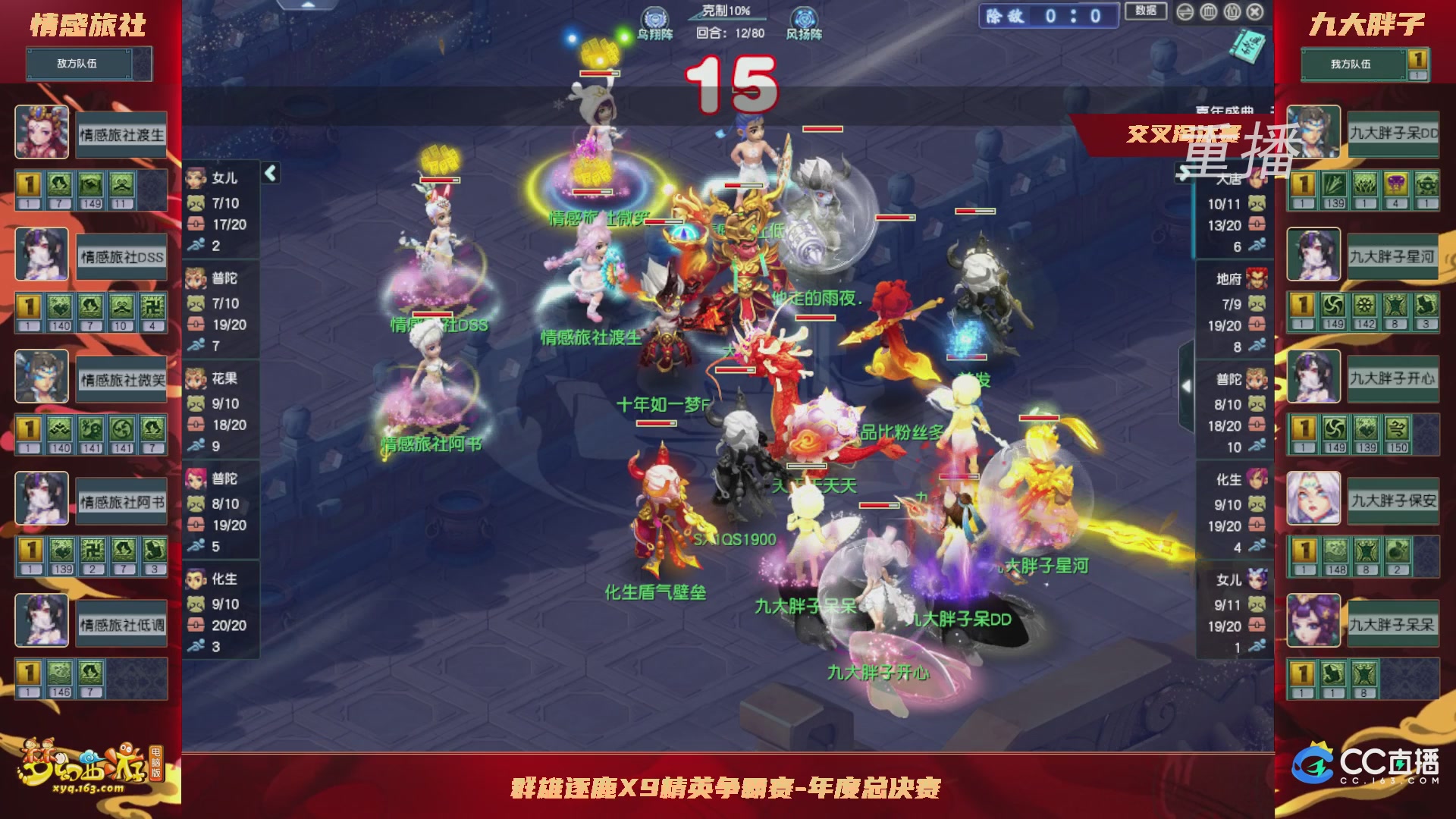Image resolution: width=1456 pixels, height=819 pixels.
Task: Click the 卍 buff icon under 情感旅社阿书
Action: (x=92, y=548)
